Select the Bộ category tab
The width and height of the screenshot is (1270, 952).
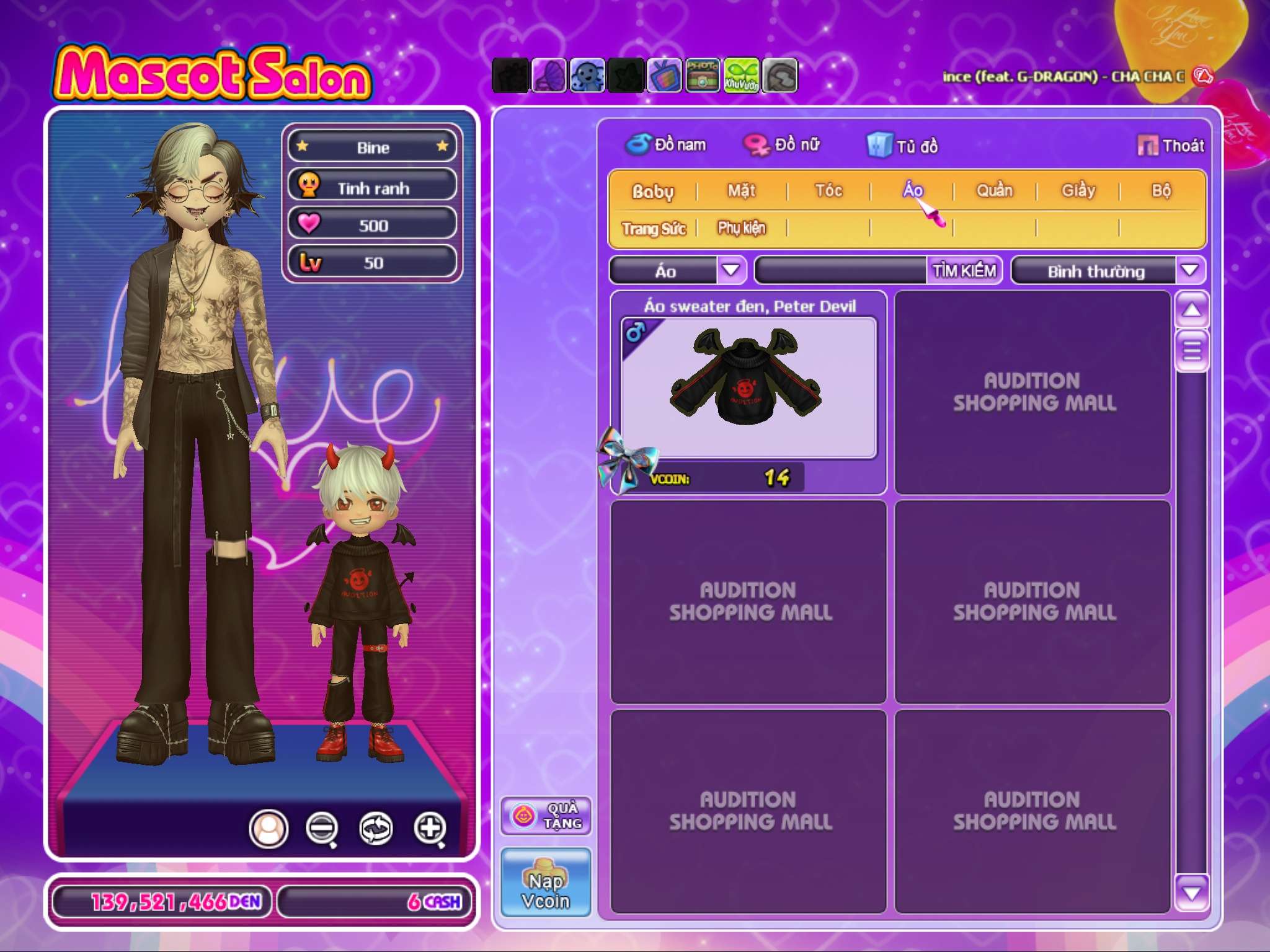(1161, 190)
